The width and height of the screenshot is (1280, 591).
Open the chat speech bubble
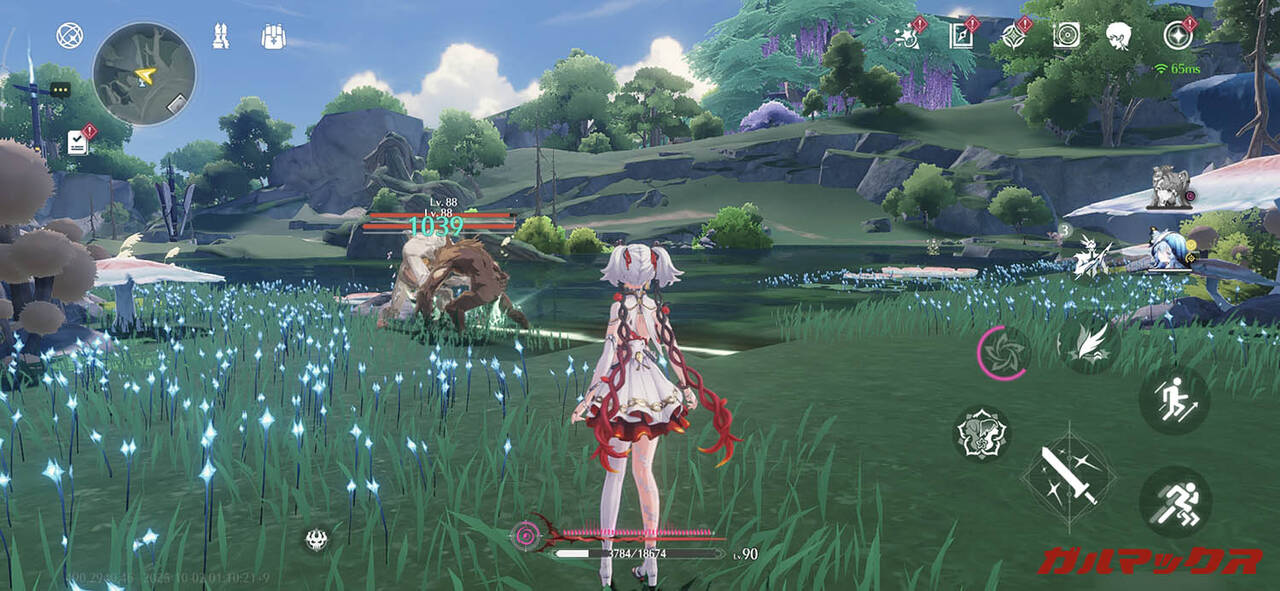click(59, 90)
